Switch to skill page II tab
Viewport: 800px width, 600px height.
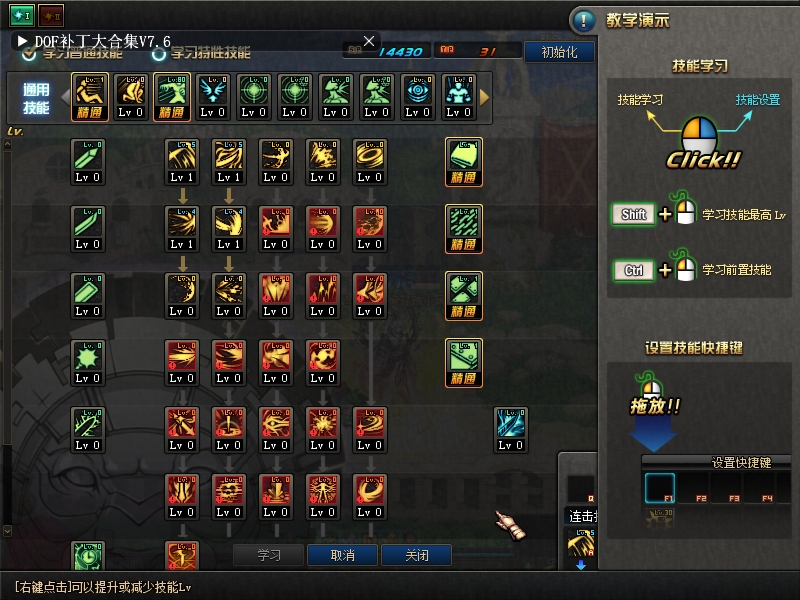[x=50, y=15]
